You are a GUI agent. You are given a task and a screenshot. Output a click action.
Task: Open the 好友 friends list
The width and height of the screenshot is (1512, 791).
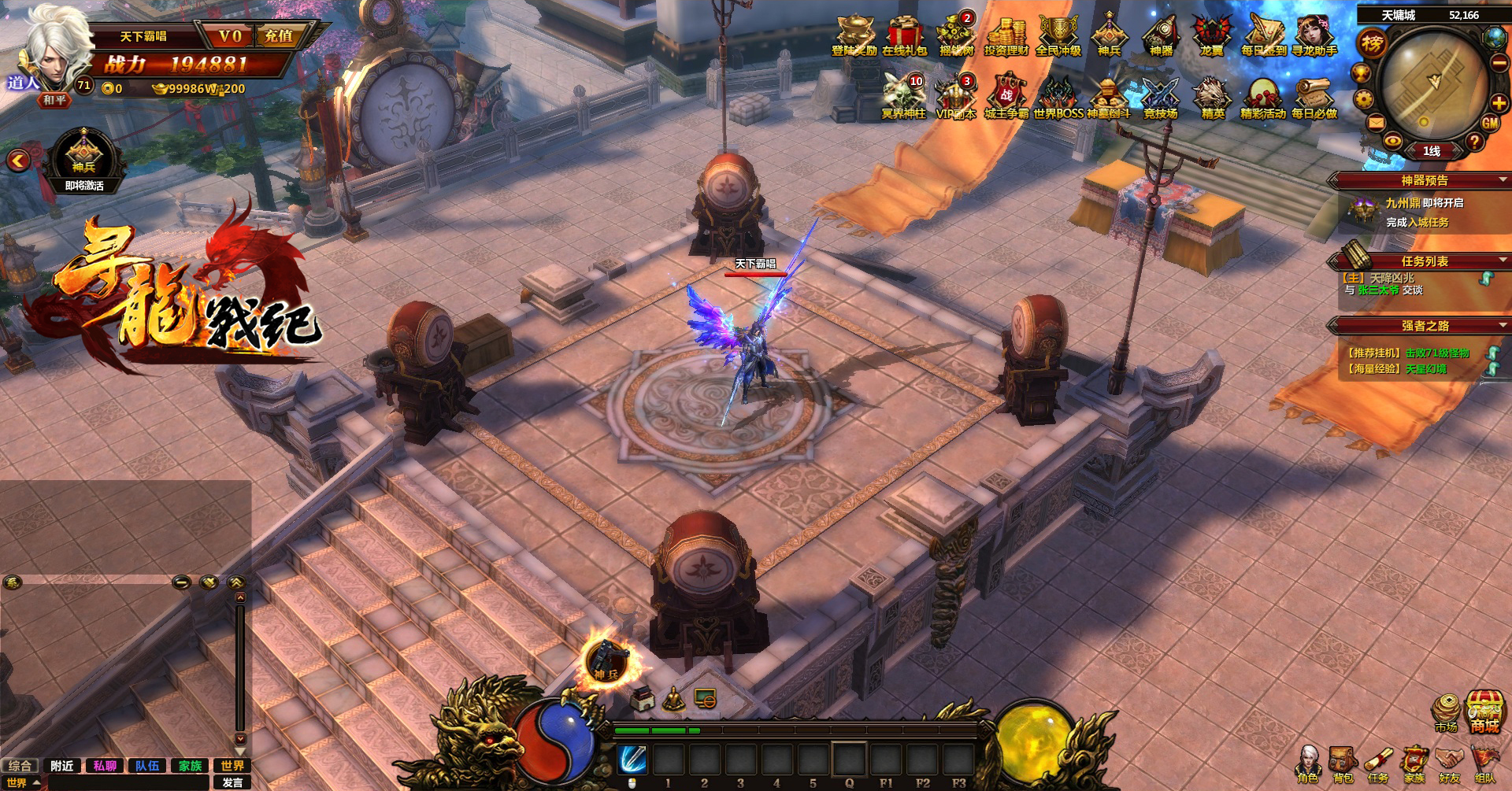tap(1449, 765)
